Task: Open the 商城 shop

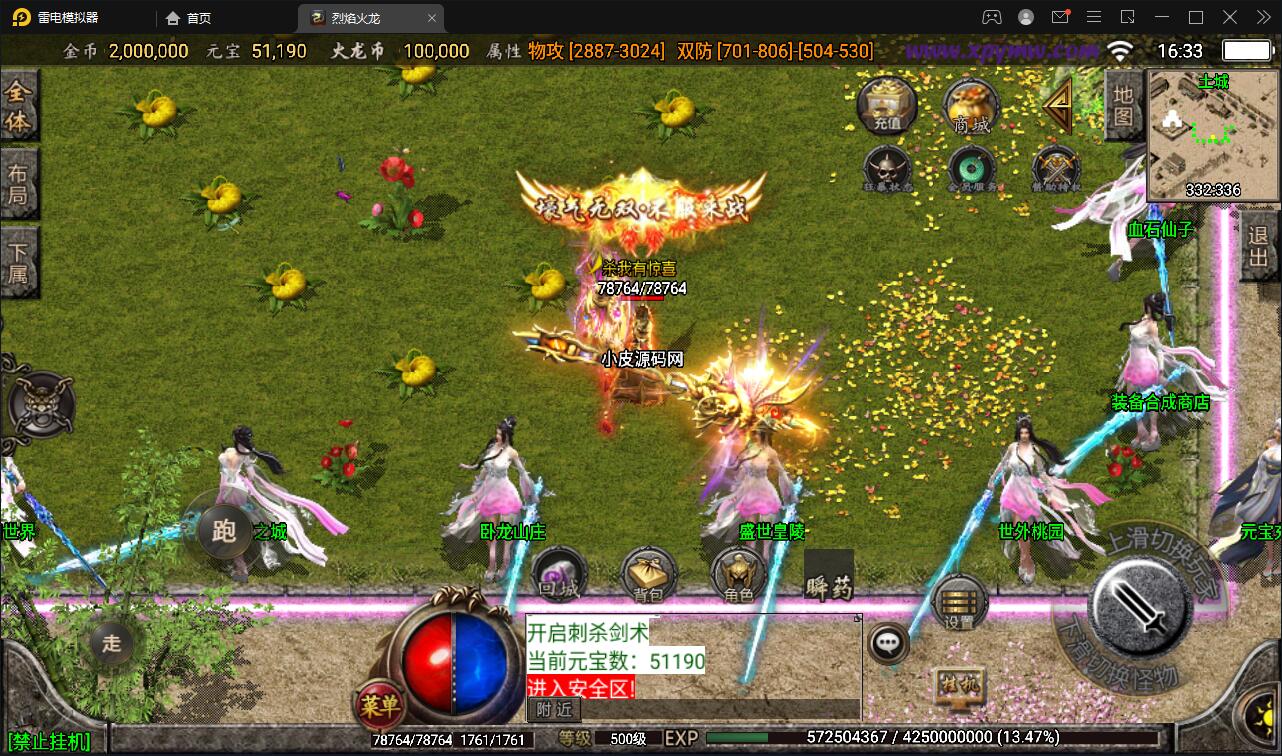Action: pyautogui.click(x=971, y=105)
